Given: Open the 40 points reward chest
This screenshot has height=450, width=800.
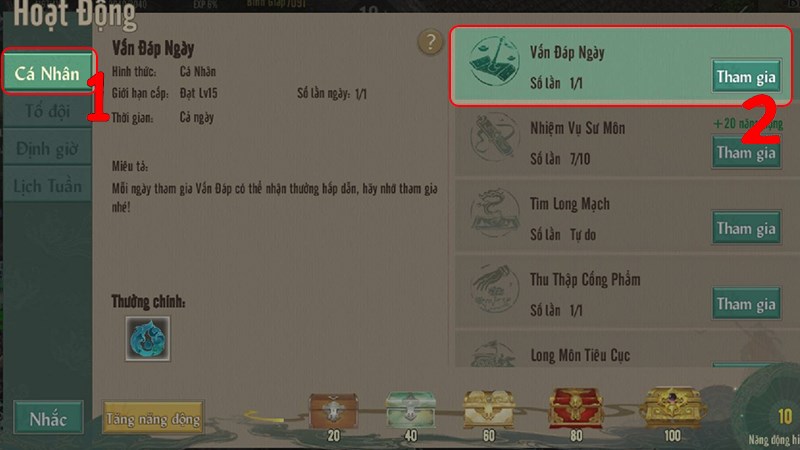Looking at the screenshot, I should (406, 408).
